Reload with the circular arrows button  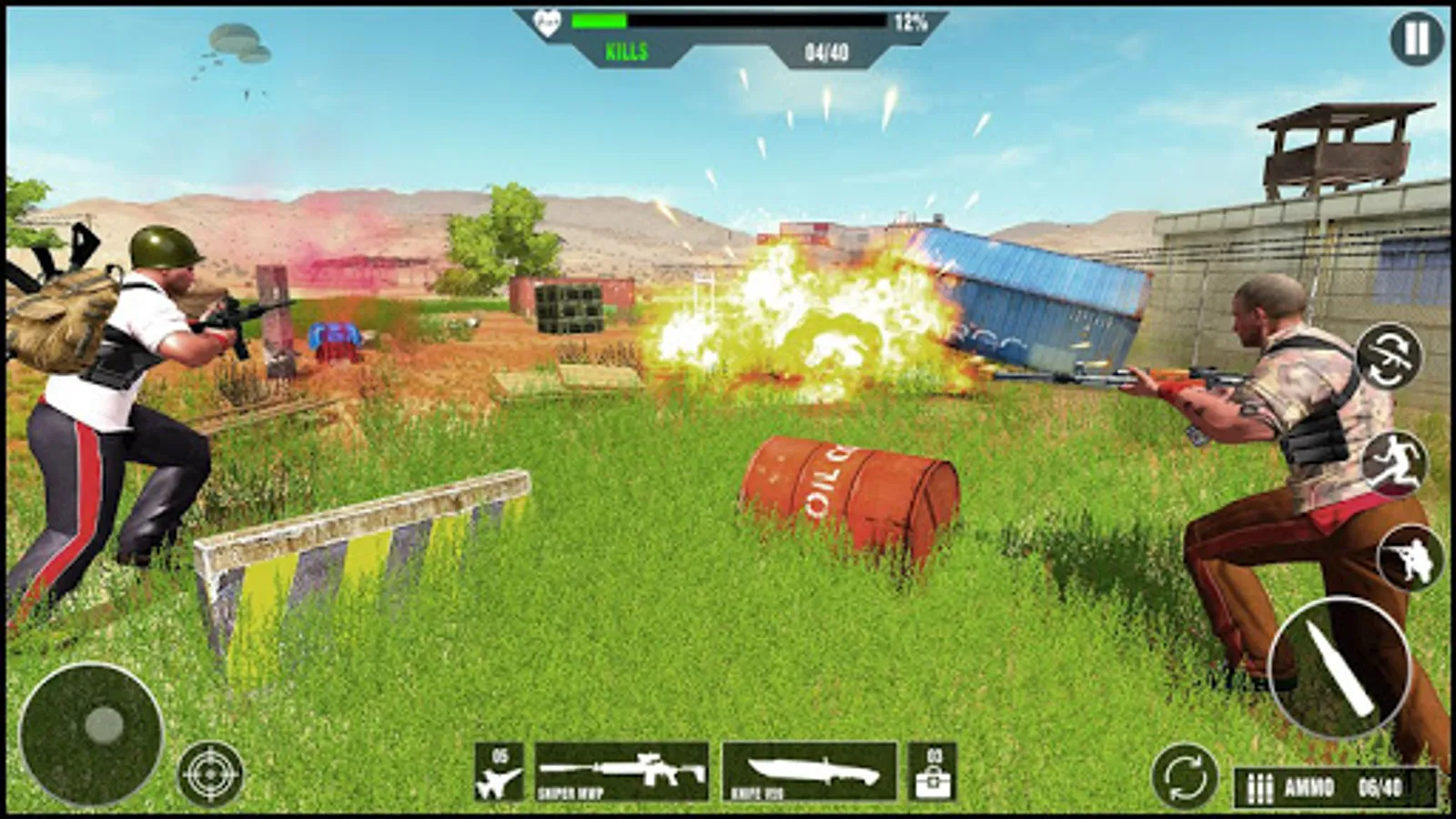click(x=1184, y=777)
